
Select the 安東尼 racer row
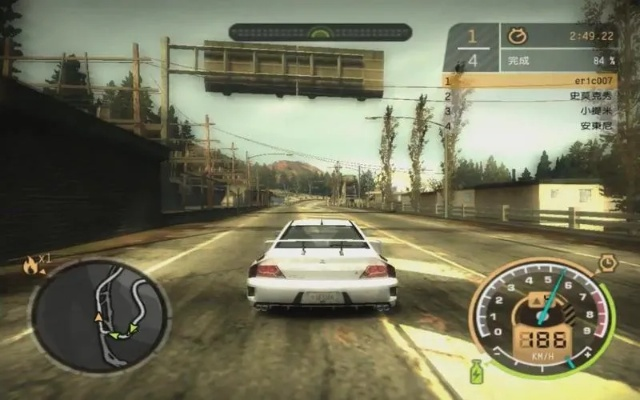[x=531, y=126]
